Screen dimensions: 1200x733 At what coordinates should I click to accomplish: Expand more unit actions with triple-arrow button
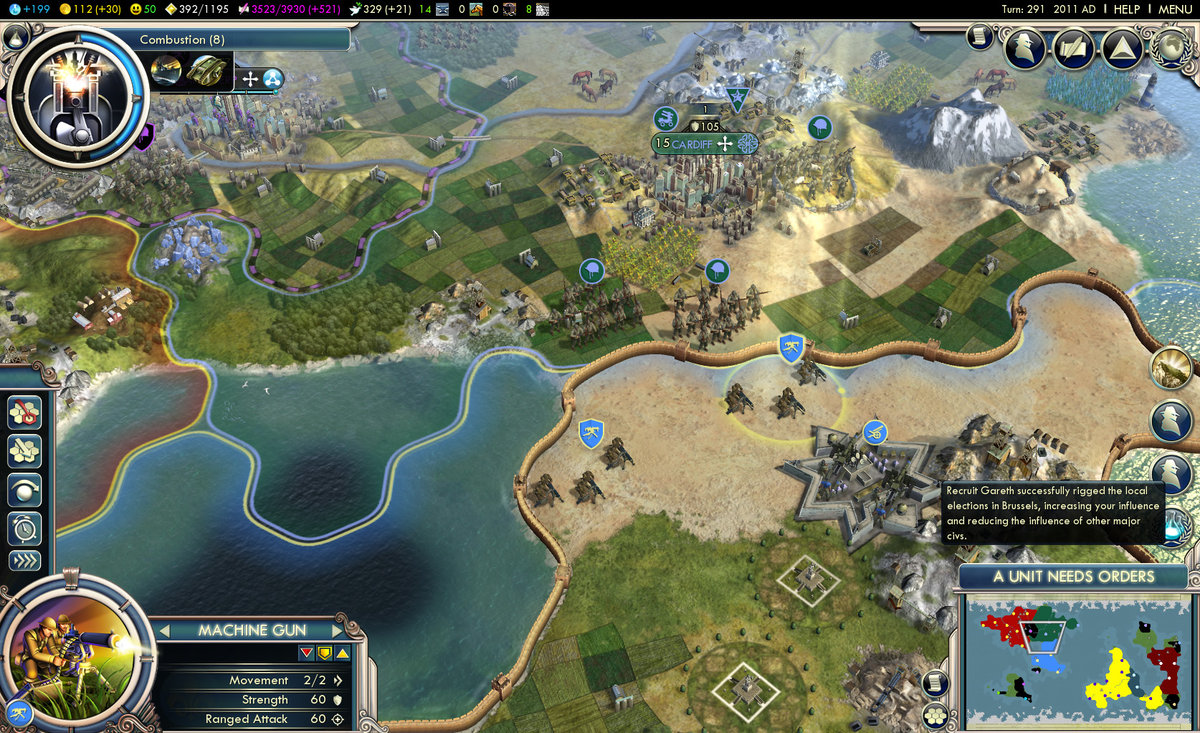tap(24, 560)
